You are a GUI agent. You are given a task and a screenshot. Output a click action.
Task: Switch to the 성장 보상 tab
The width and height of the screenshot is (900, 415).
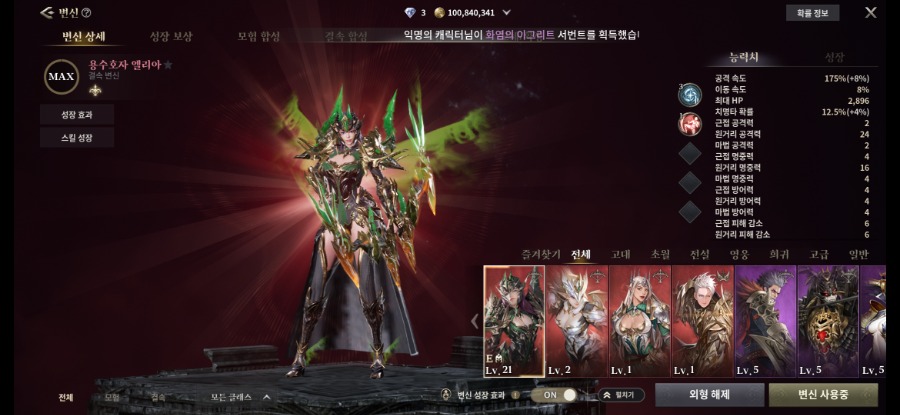(x=171, y=37)
